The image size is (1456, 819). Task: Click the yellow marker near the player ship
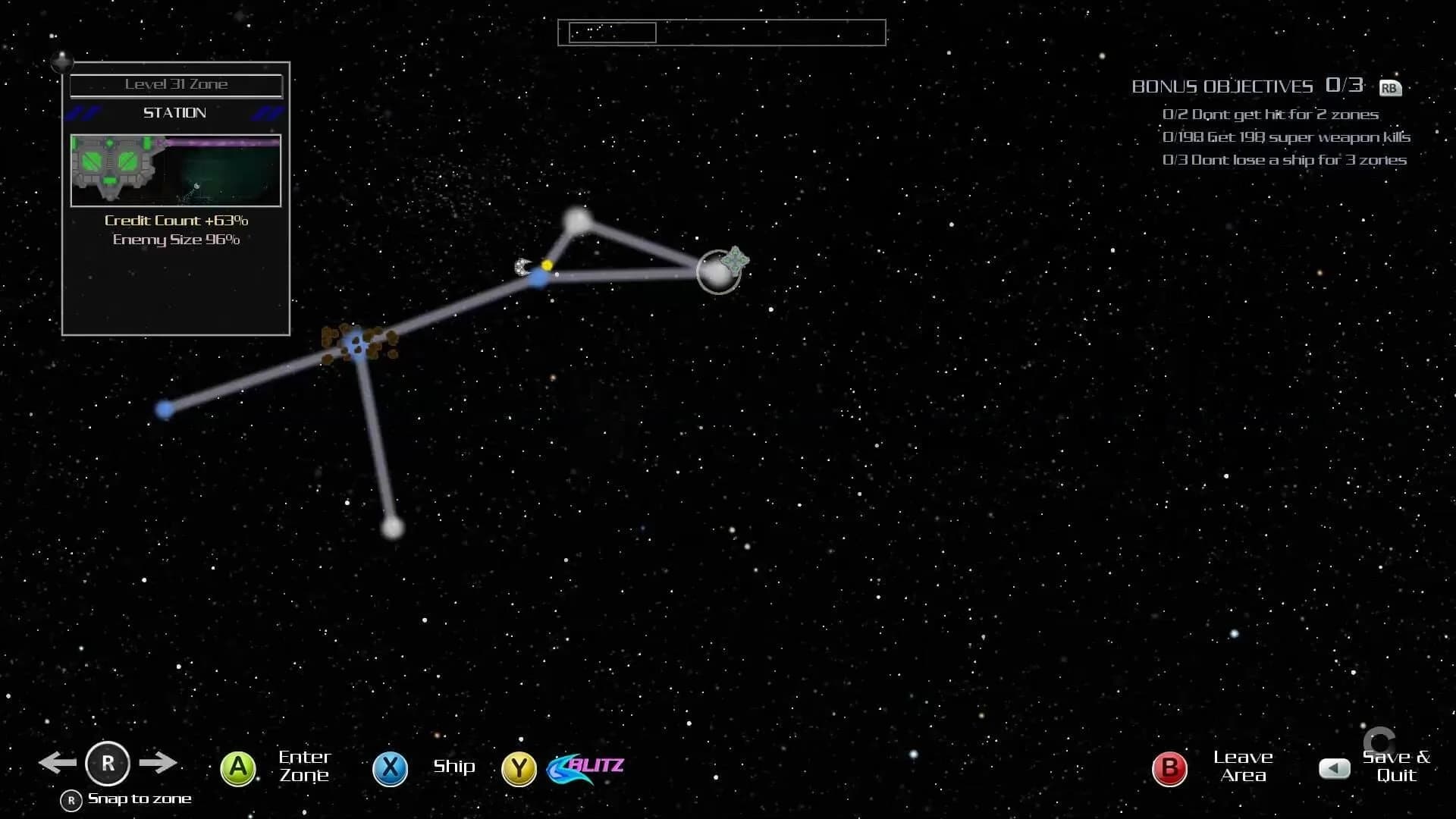pyautogui.click(x=547, y=265)
